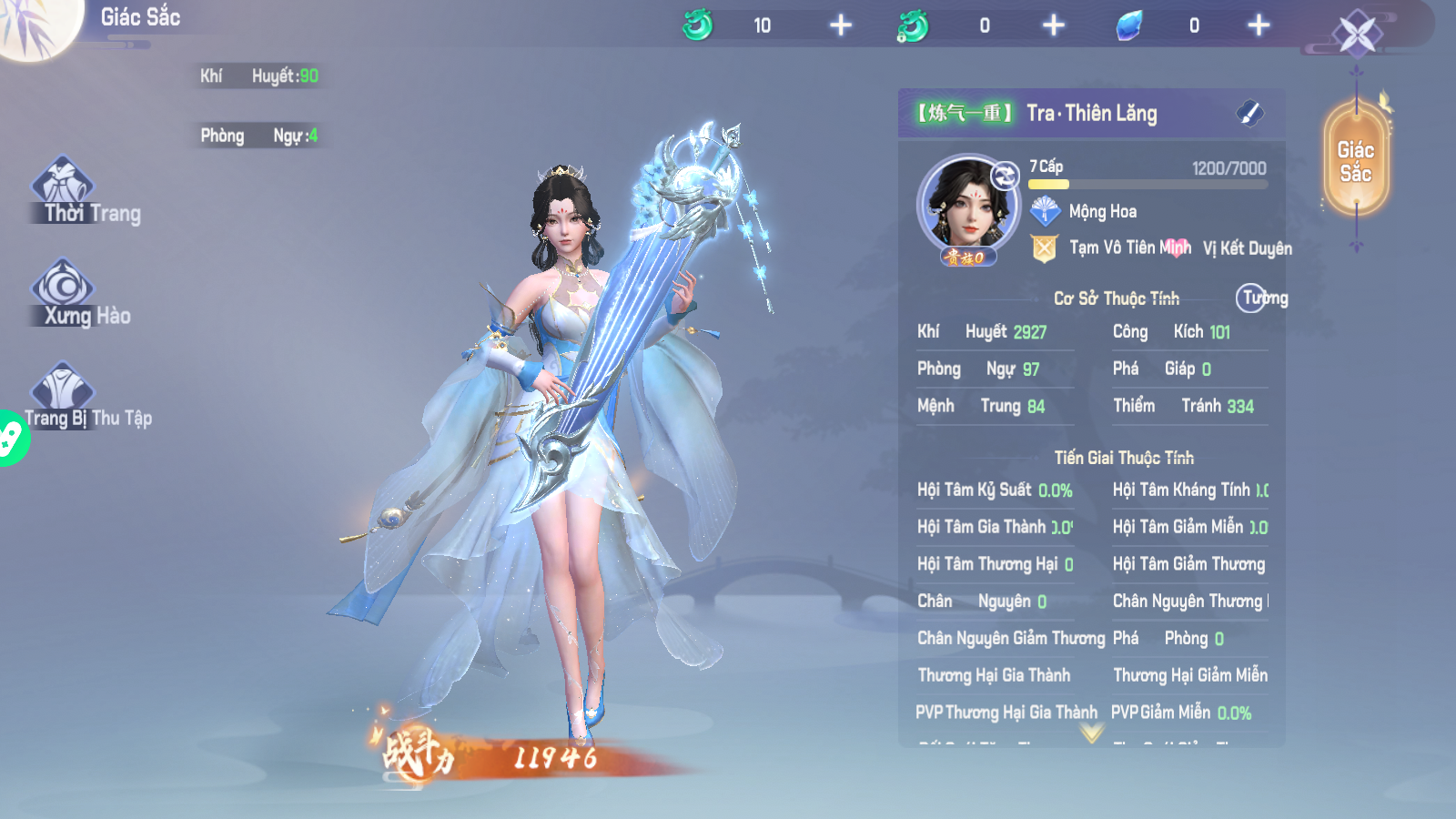Expand attributes list with down arrow
The height and width of the screenshot is (819, 1456).
1092,733
